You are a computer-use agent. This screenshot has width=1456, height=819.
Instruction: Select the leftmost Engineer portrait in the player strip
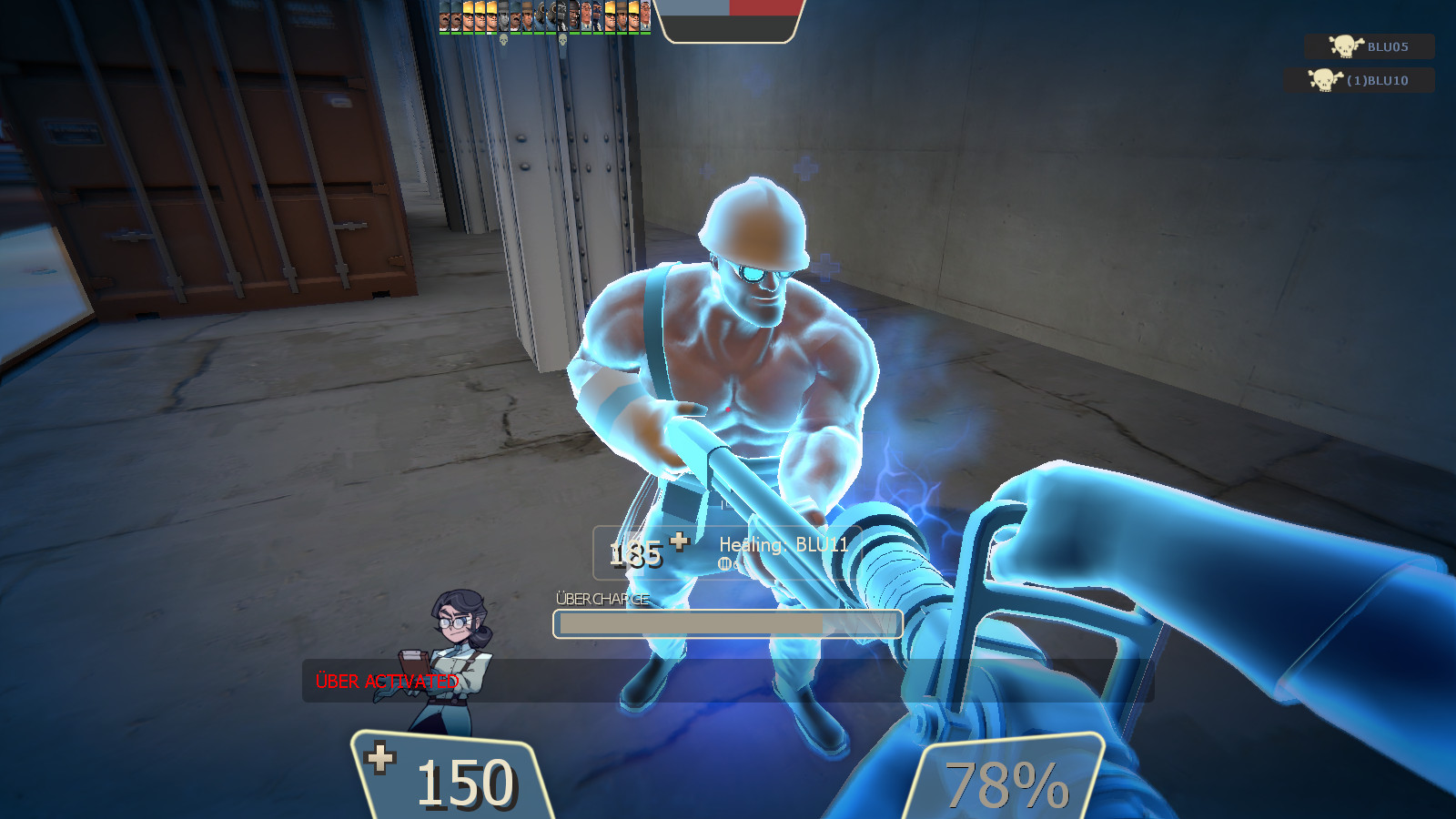[x=468, y=16]
